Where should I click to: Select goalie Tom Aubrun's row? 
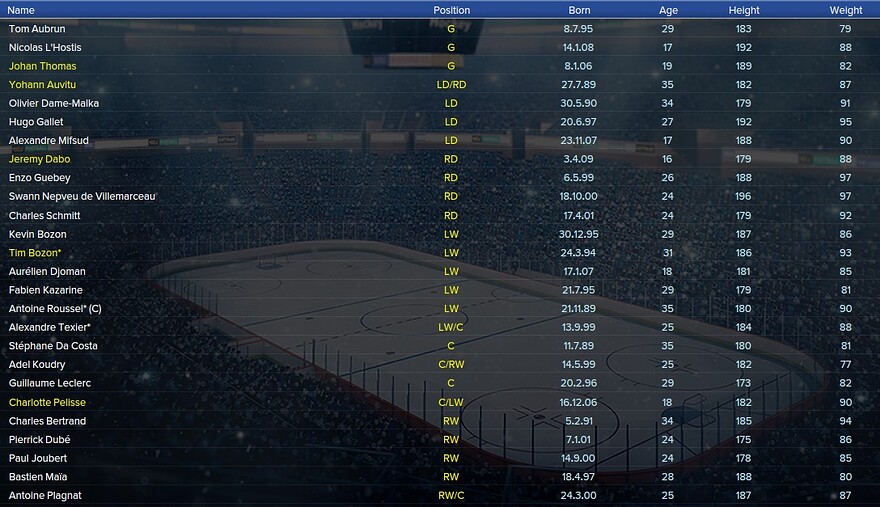point(37,29)
